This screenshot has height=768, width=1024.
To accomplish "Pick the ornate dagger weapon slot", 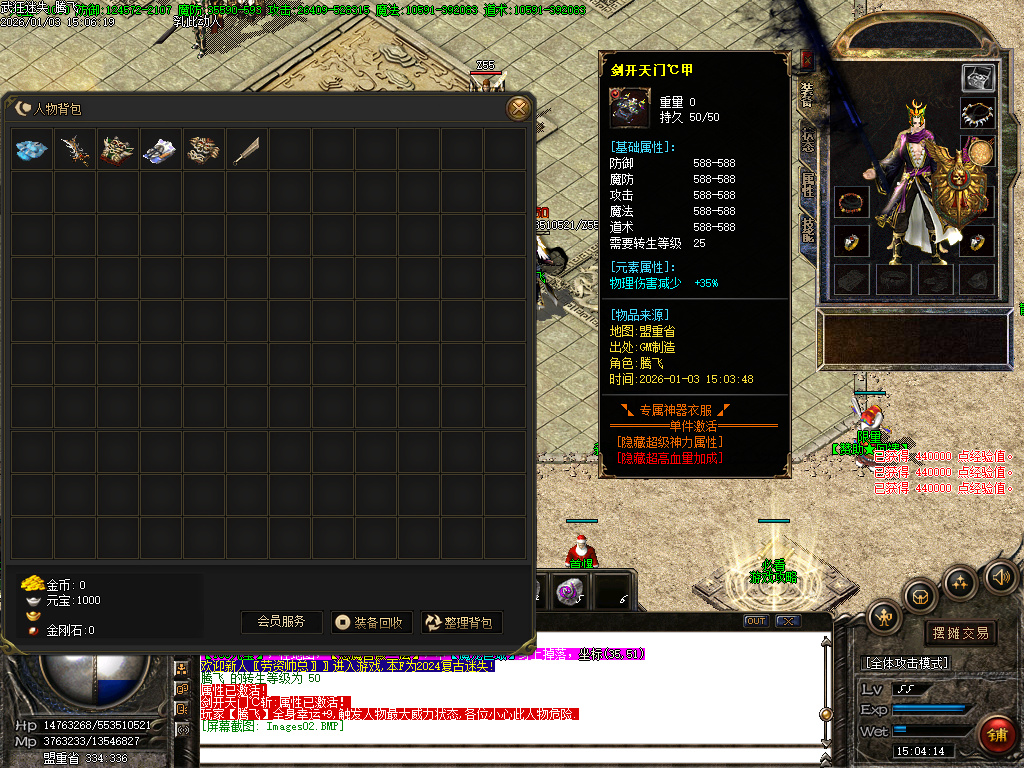I will click(x=75, y=150).
